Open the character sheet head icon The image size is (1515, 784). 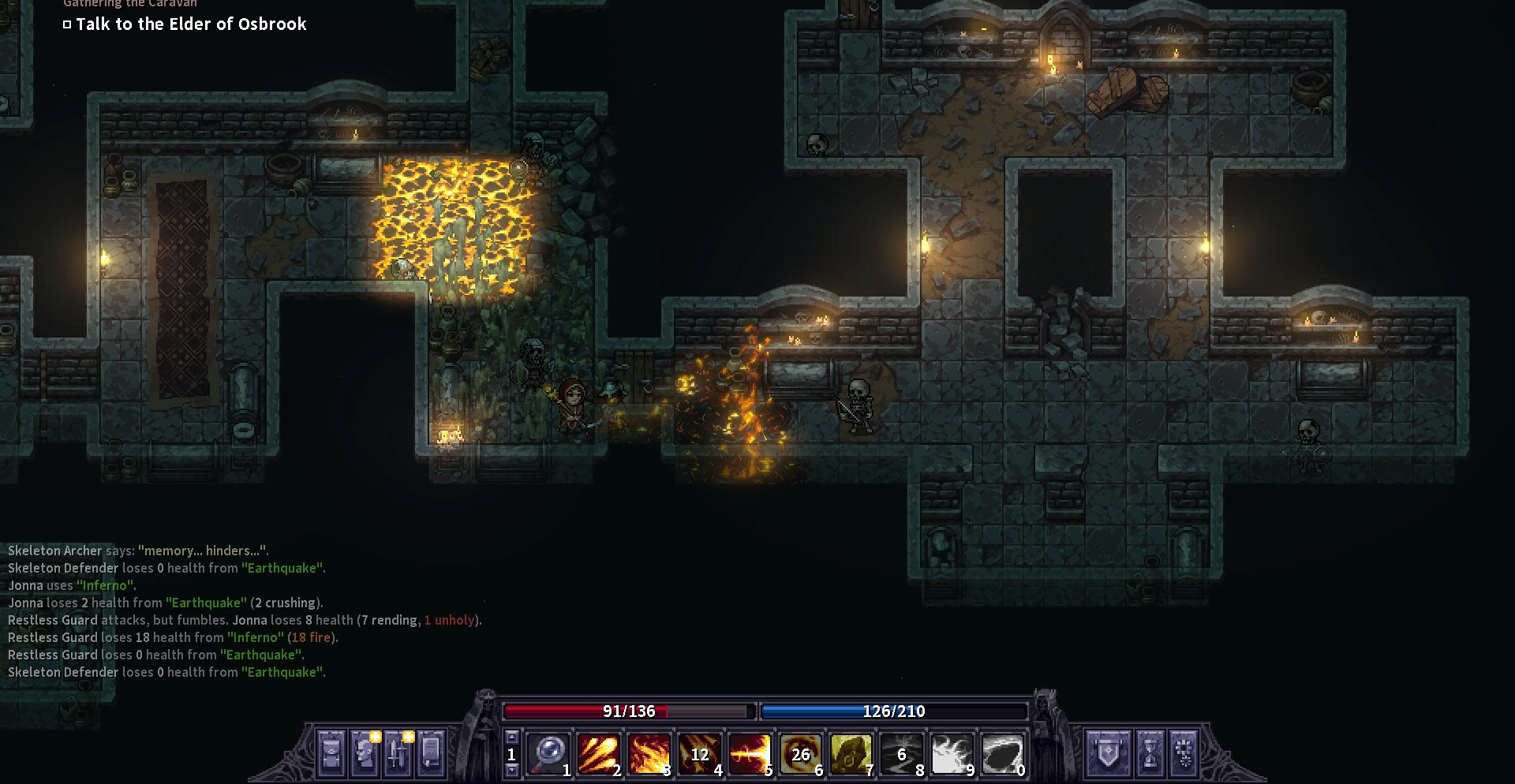tap(365, 753)
